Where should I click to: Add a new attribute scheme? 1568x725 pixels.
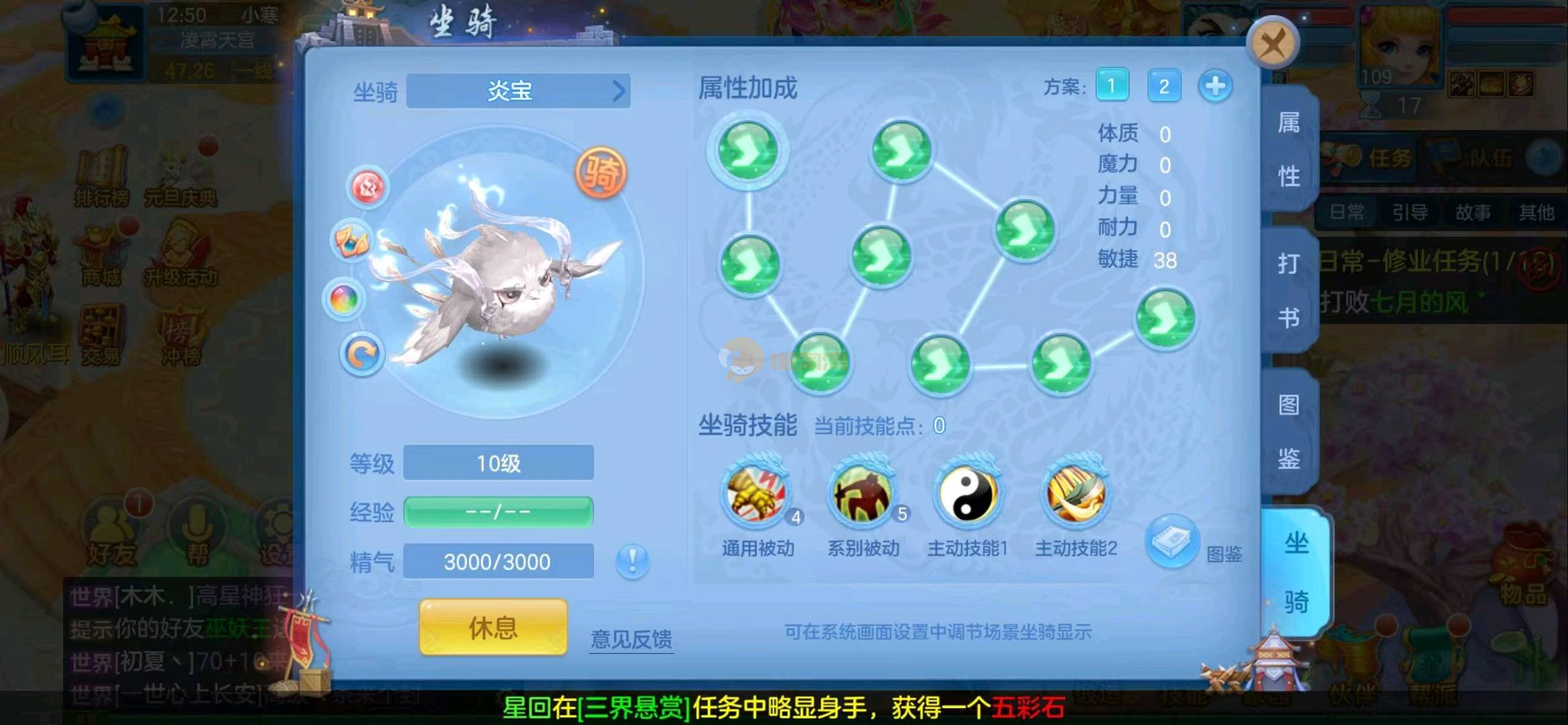tap(1215, 86)
